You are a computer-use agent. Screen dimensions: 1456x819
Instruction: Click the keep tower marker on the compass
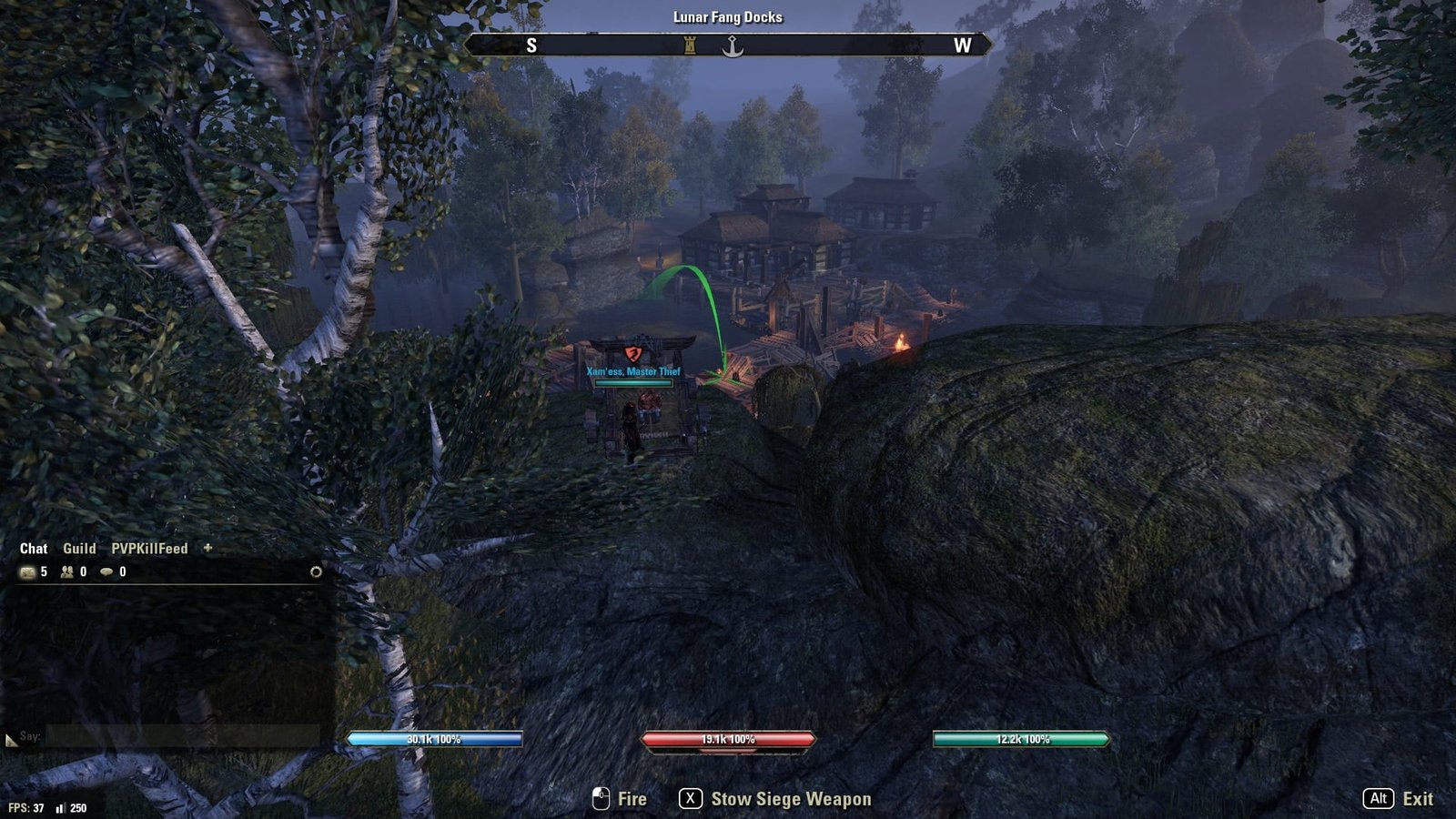[690, 45]
